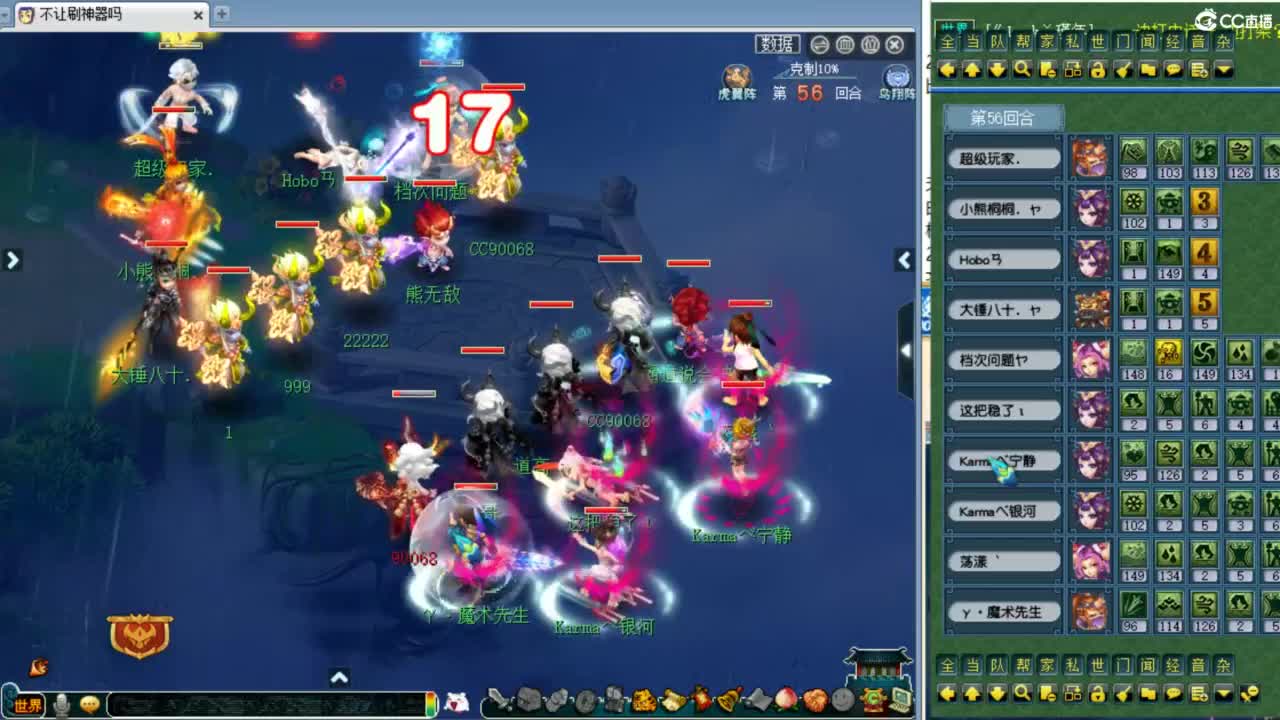1280x720 pixels.
Task: Expand the left side panel arrow
Action: tap(12, 260)
